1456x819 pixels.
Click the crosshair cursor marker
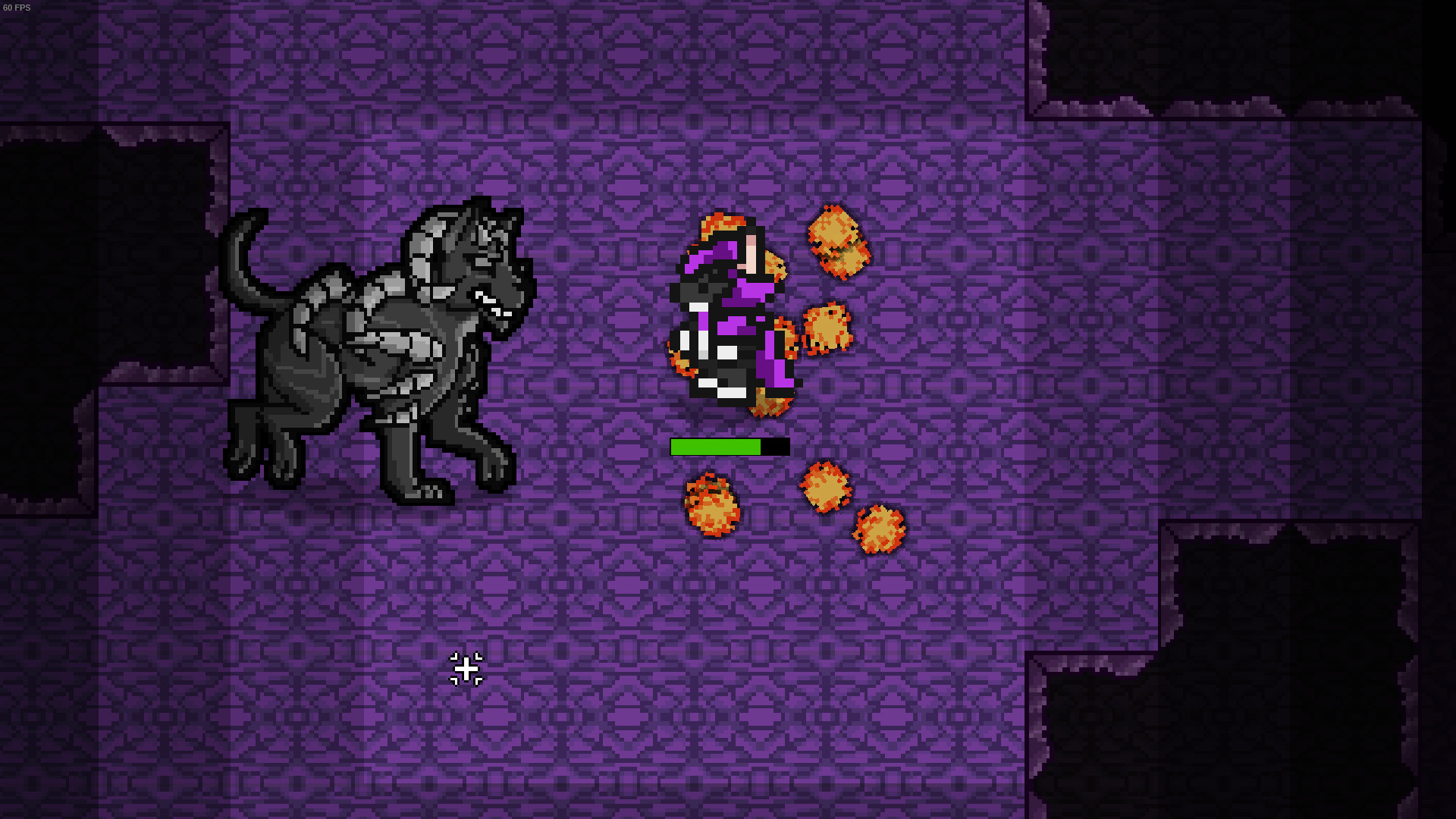(466, 670)
